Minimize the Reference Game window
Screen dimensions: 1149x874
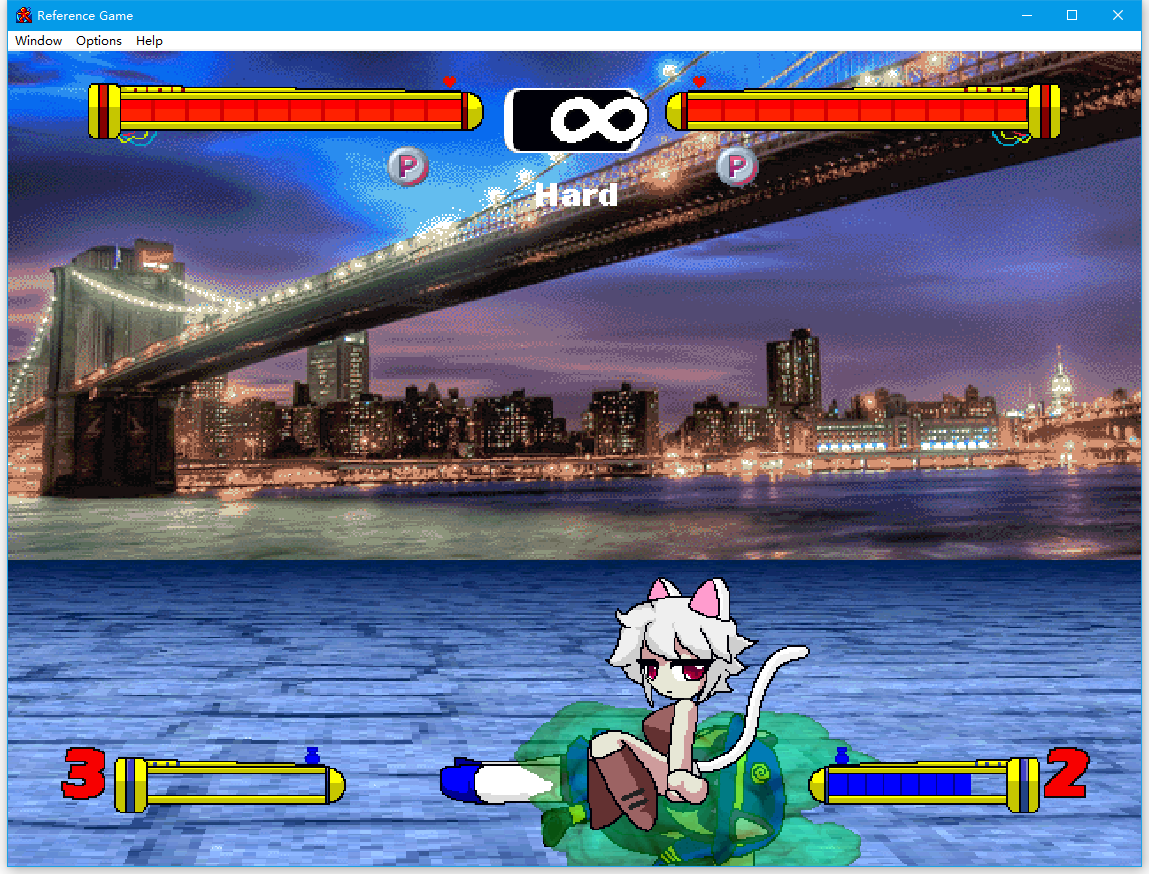[1026, 15]
